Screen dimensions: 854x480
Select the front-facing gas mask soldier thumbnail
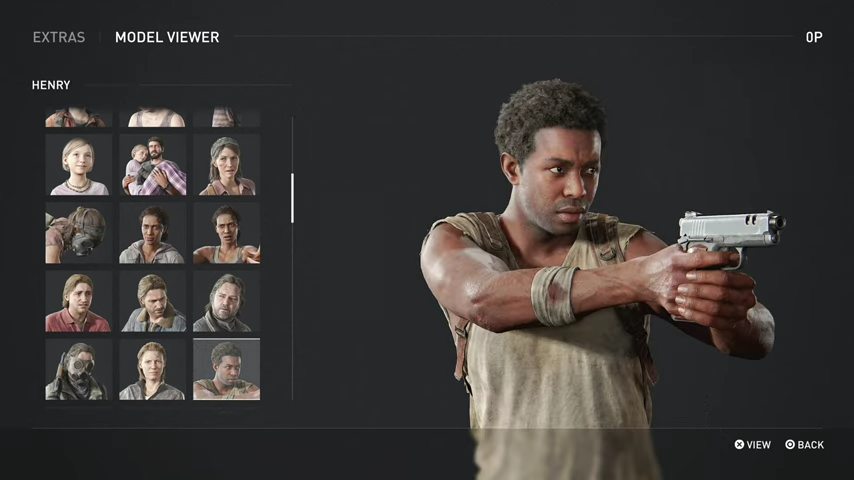click(78, 369)
